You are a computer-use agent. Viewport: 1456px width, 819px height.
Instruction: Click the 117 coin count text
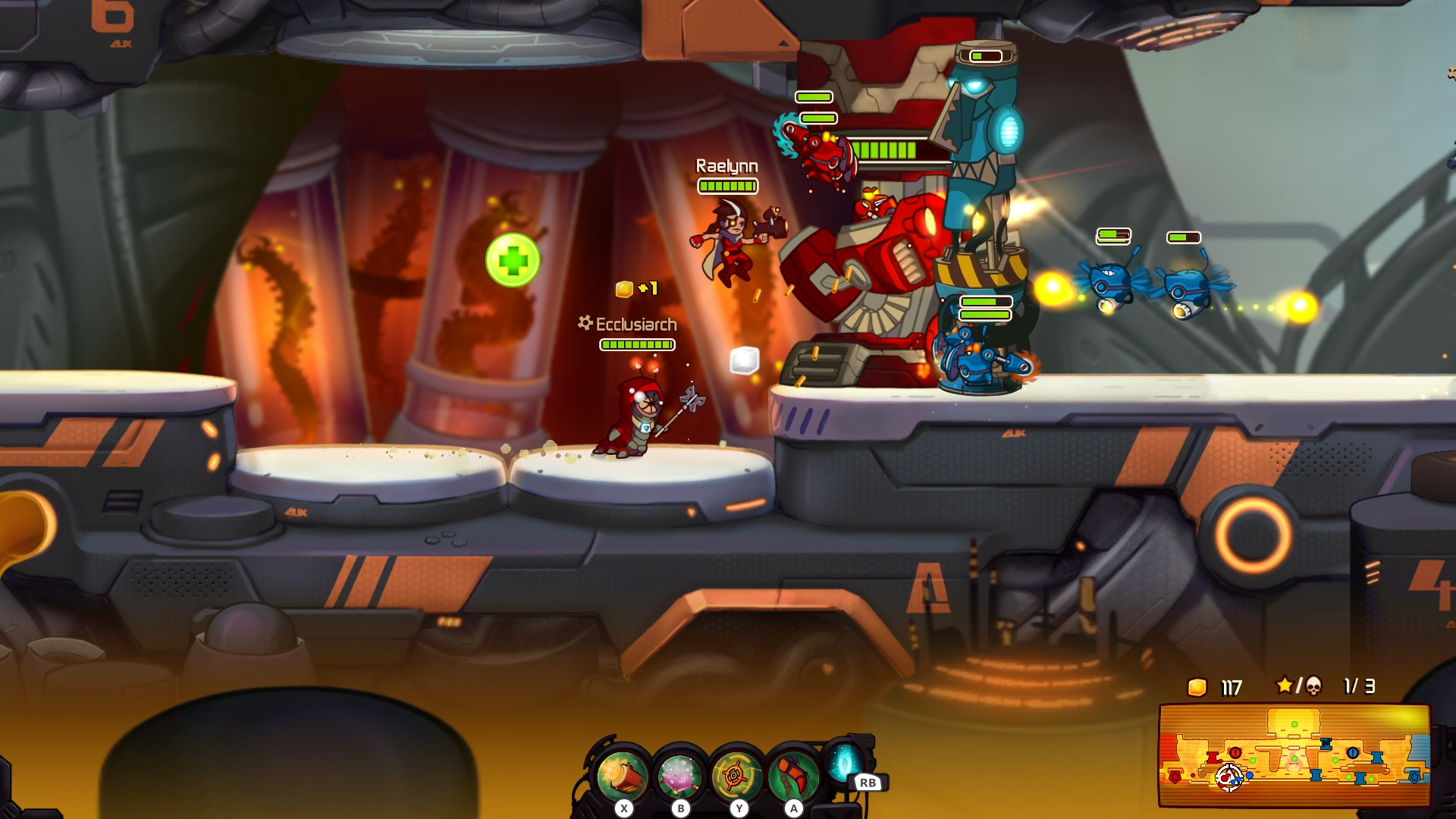(x=1229, y=689)
